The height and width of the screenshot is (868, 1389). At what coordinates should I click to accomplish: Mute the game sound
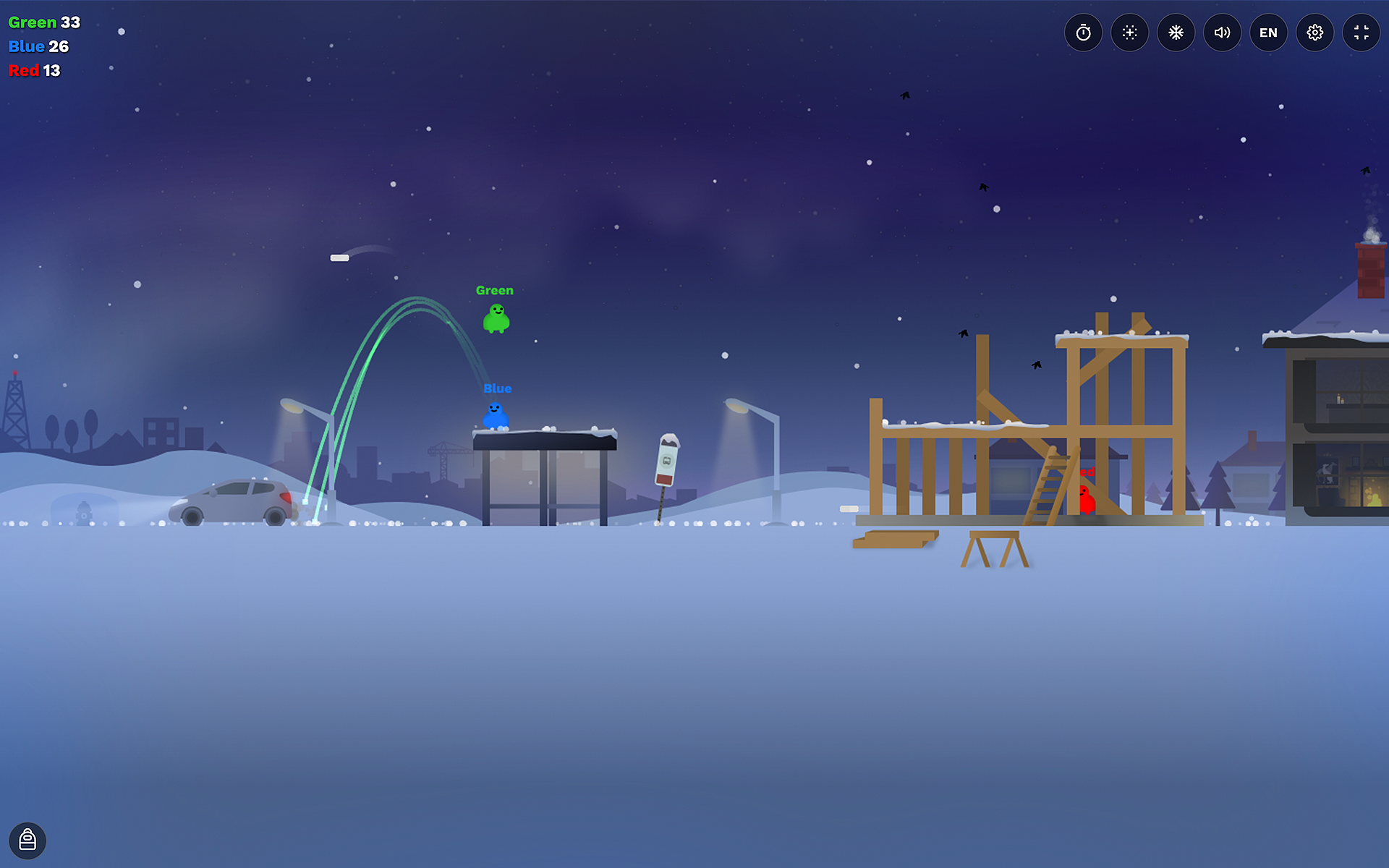[x=1222, y=33]
